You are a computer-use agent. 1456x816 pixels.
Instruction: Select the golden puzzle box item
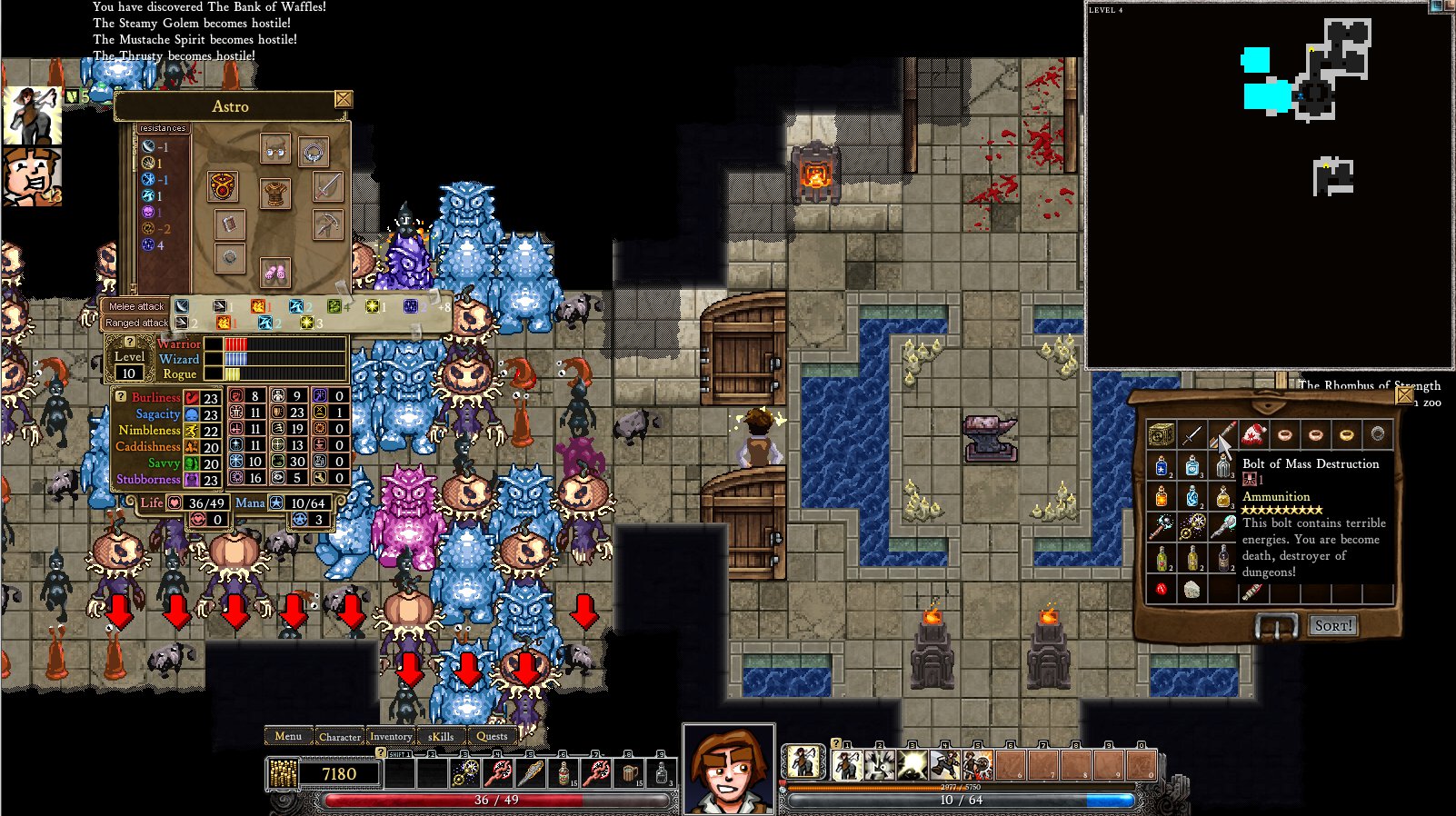pos(1161,434)
